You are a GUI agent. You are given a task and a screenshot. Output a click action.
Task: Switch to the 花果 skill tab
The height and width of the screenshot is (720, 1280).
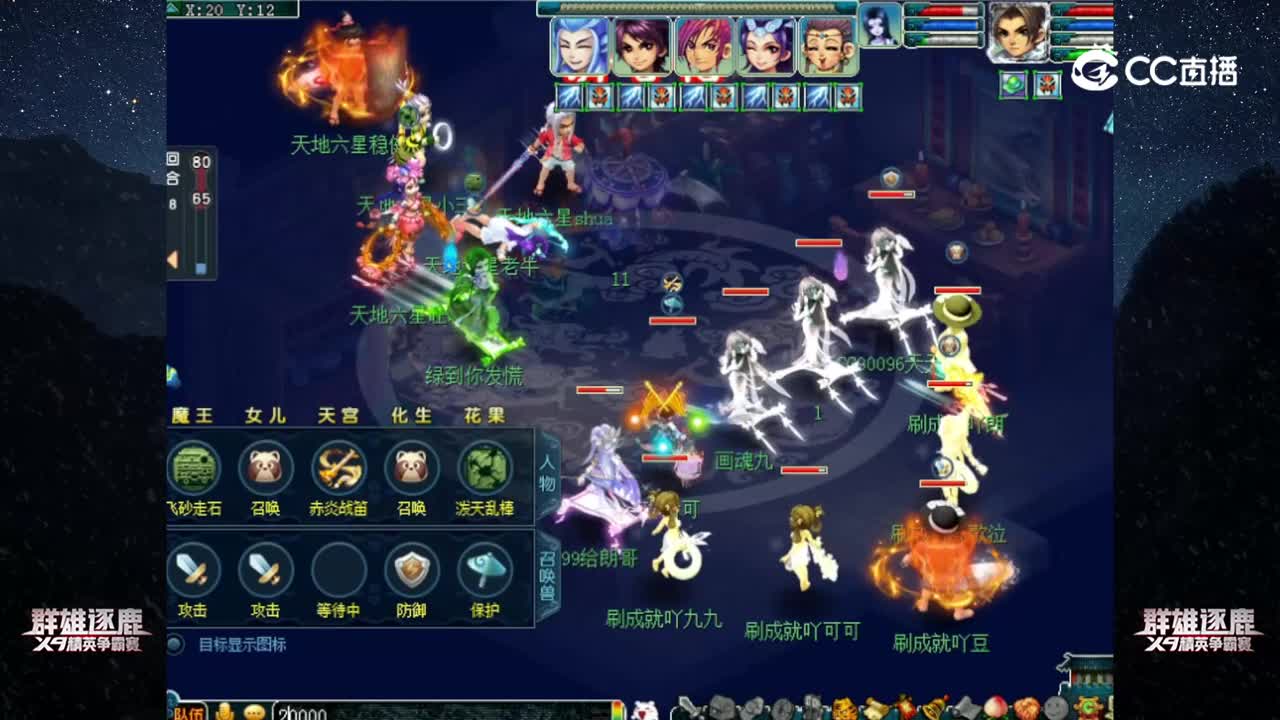click(x=483, y=417)
